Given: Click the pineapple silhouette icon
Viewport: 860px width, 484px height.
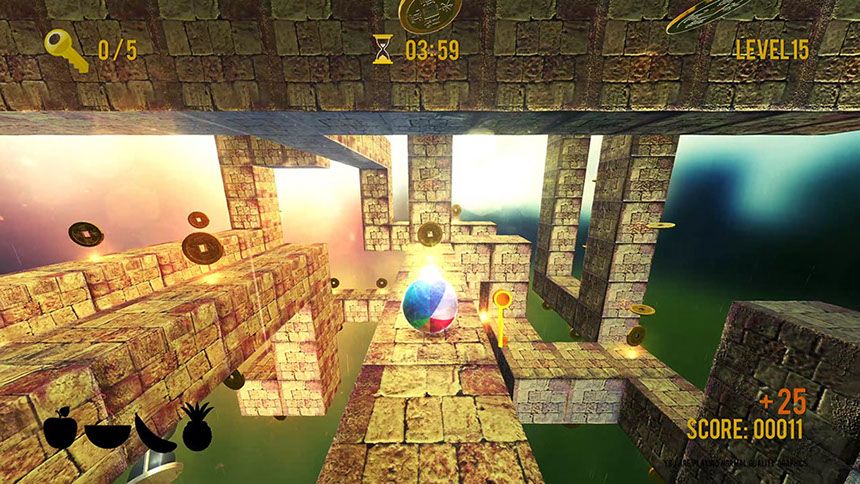Looking at the screenshot, I should [x=197, y=427].
